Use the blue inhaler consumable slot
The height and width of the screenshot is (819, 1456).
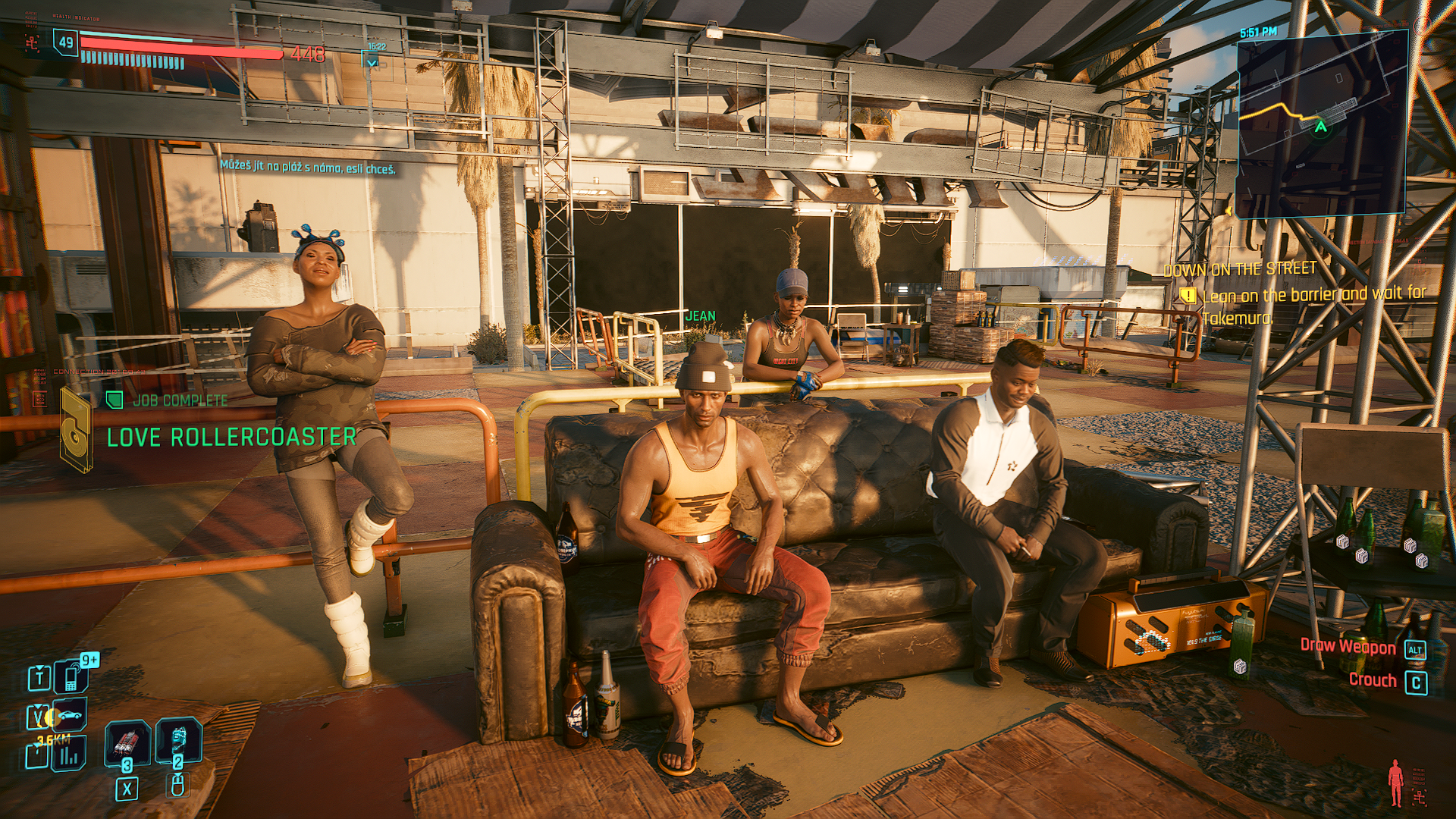pyautogui.click(x=179, y=739)
